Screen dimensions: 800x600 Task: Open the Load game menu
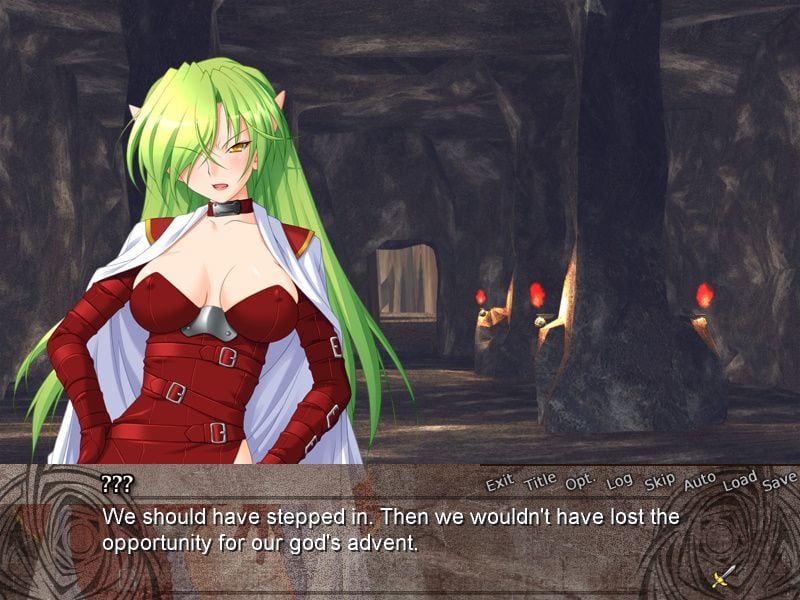tap(739, 481)
